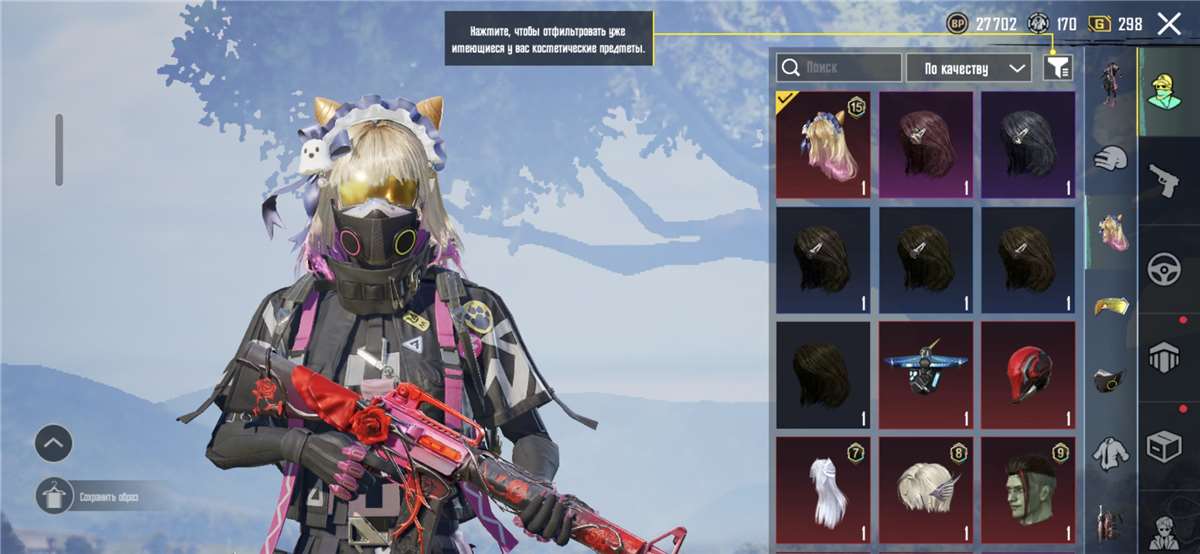Click Сохранить образ hanger button
The width and height of the screenshot is (1200, 554).
tap(54, 495)
